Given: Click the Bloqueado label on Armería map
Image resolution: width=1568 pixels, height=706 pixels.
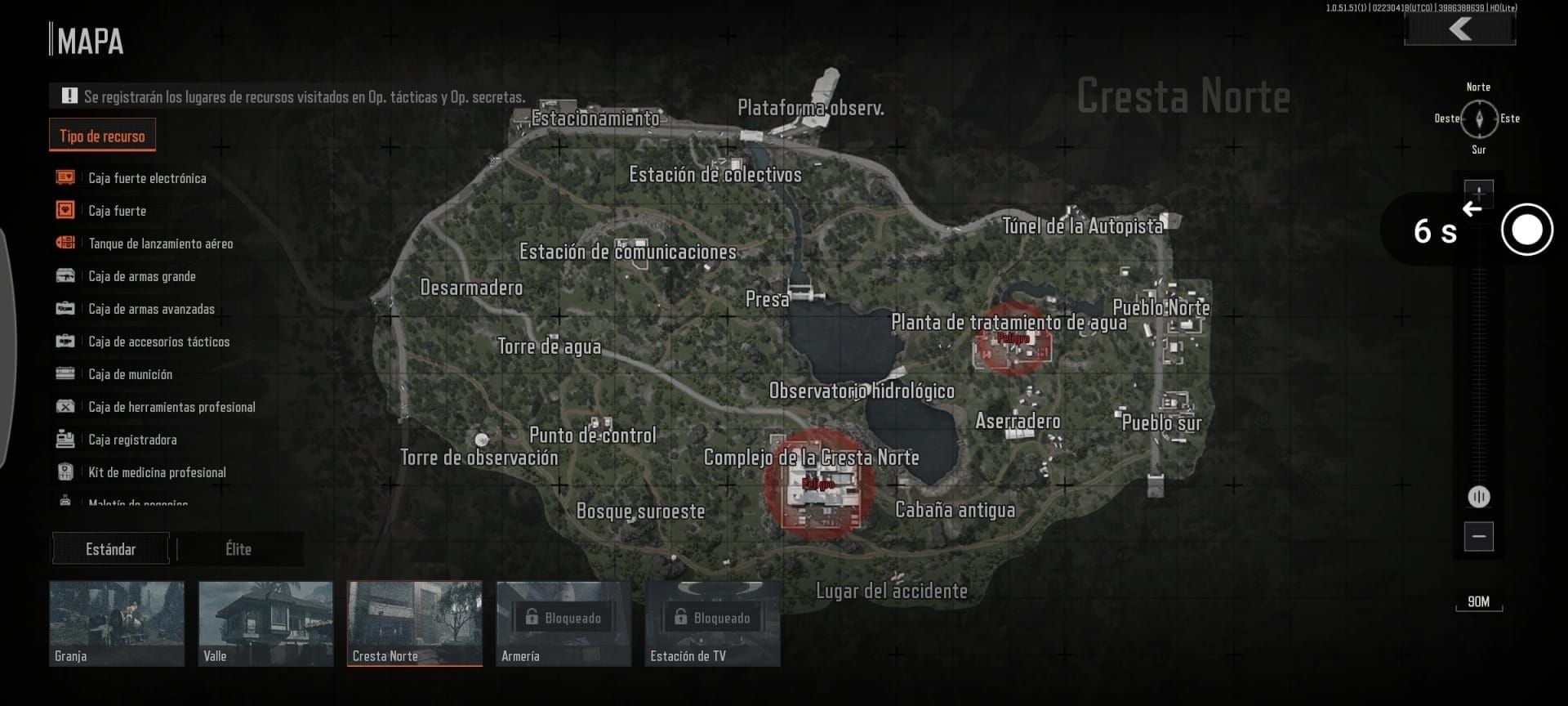Looking at the screenshot, I should 563,618.
